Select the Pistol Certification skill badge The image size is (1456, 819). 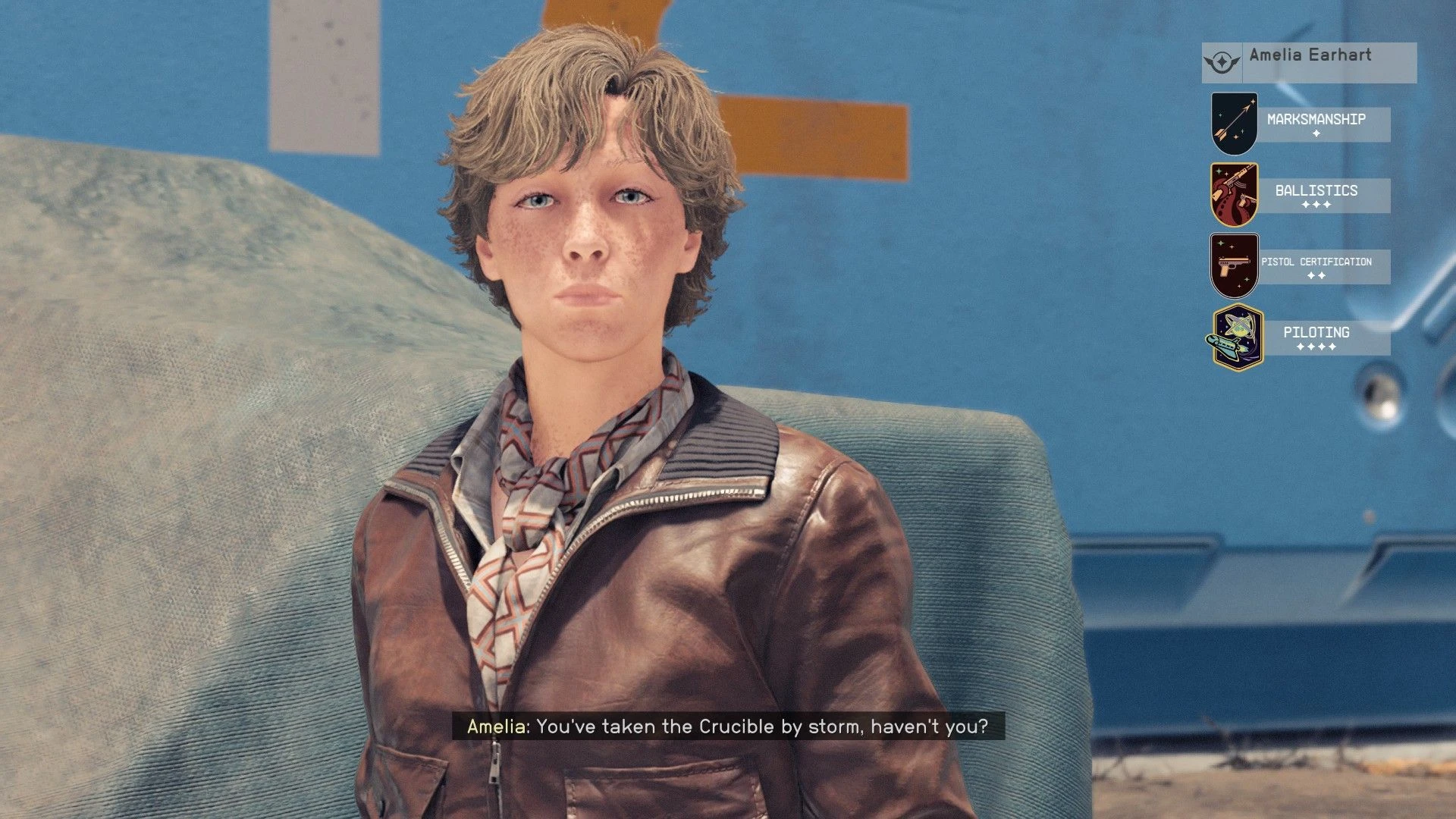[1234, 265]
